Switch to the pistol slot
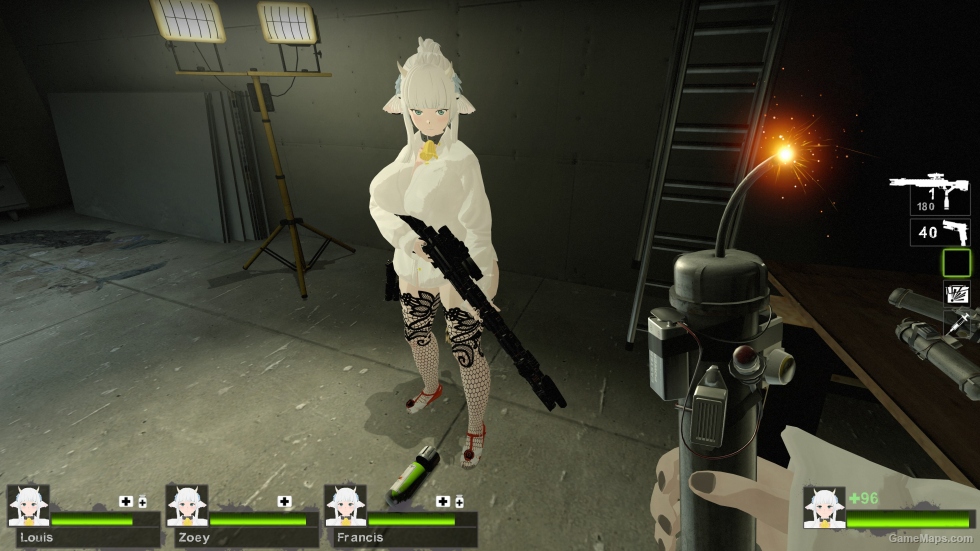Image resolution: width=980 pixels, height=551 pixels. tap(939, 233)
